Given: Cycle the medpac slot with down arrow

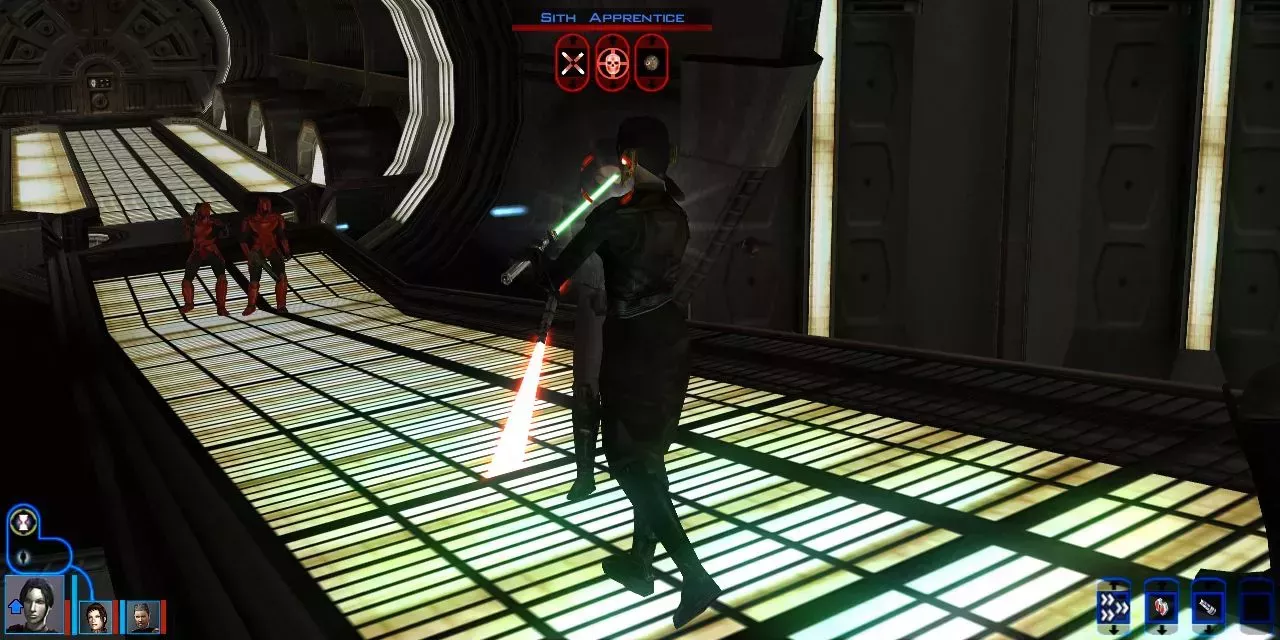Looking at the screenshot, I should 1161,630.
